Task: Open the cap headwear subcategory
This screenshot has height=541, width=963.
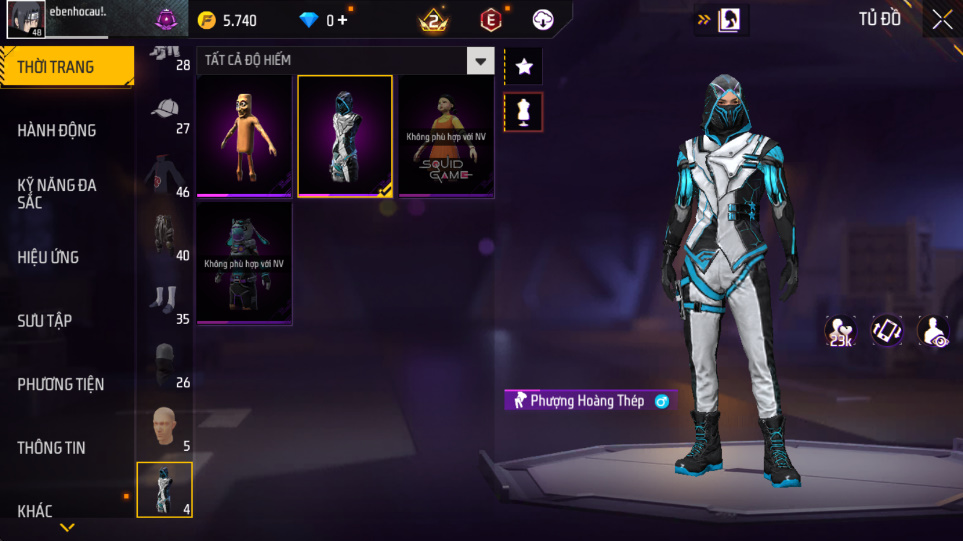Action: coord(165,110)
